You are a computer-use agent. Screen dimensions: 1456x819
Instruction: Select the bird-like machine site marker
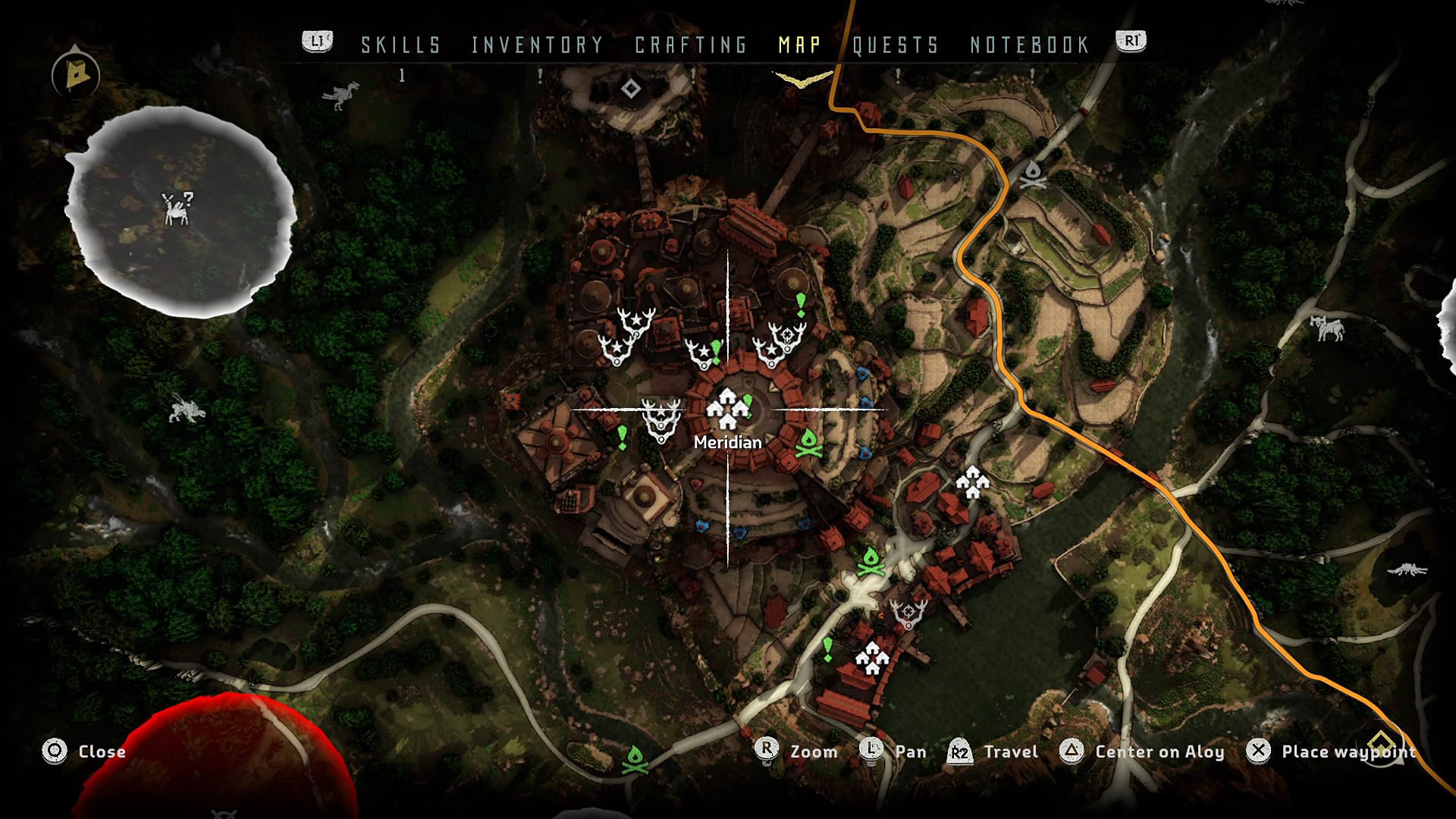pos(339,95)
